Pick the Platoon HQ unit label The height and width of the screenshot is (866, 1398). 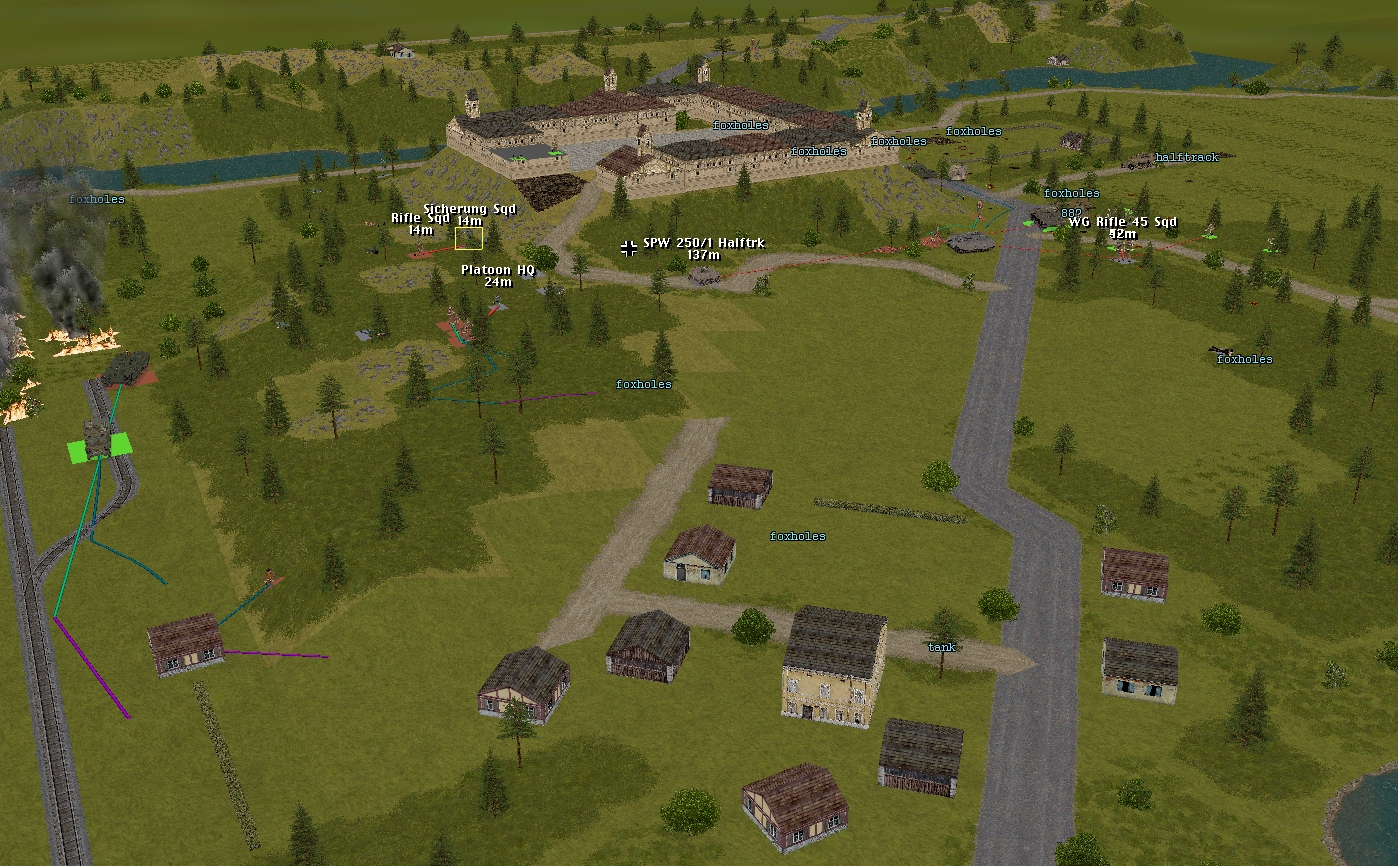[498, 270]
